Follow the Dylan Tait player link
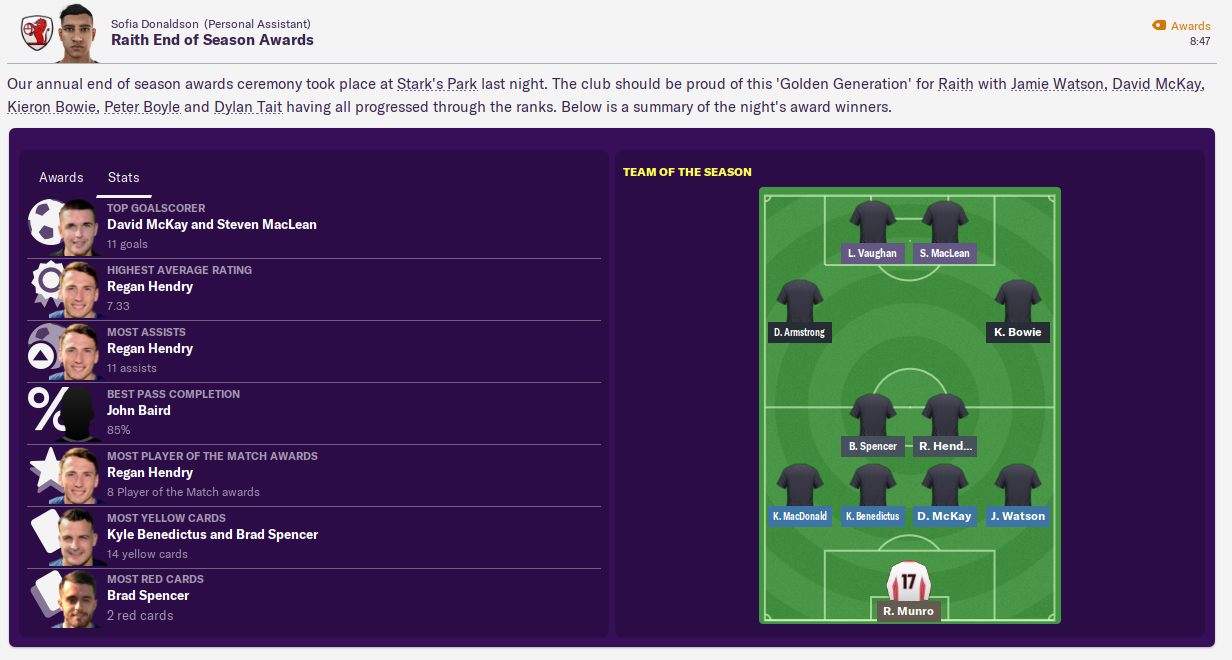This screenshot has width=1232, height=660. pyautogui.click(x=248, y=107)
